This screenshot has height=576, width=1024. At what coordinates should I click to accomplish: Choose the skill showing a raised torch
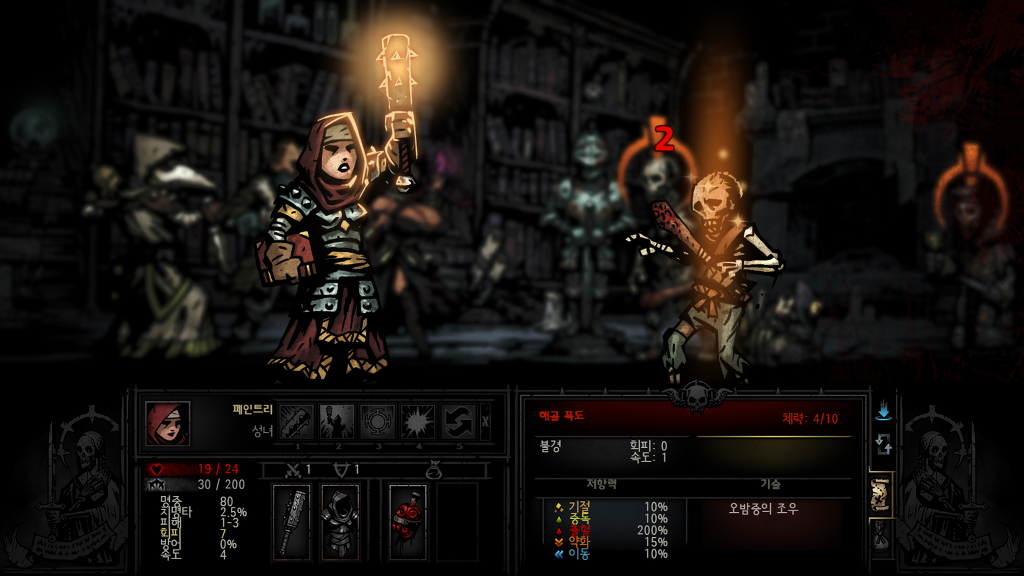[x=337, y=422]
